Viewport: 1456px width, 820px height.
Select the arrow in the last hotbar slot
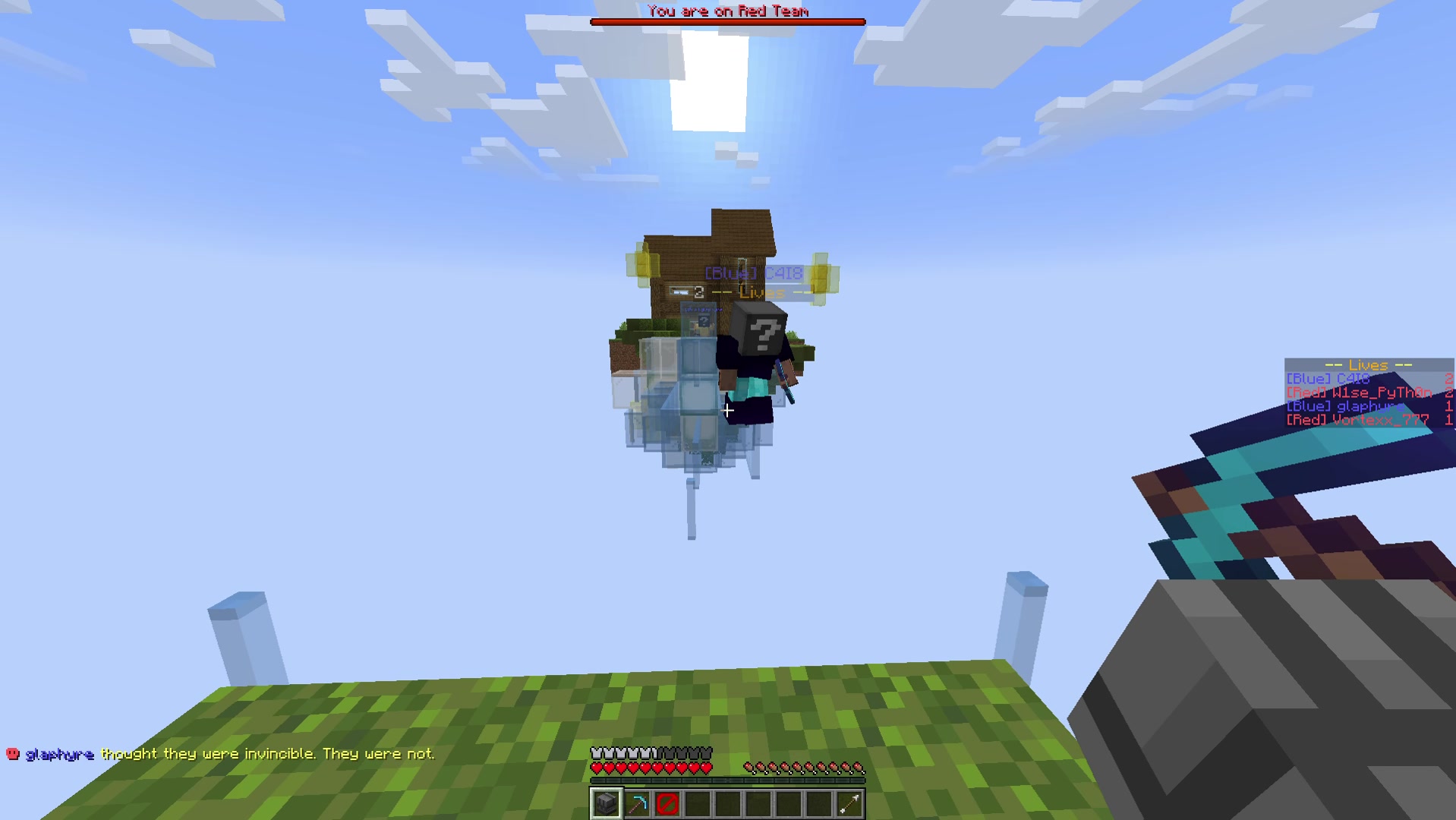[849, 803]
